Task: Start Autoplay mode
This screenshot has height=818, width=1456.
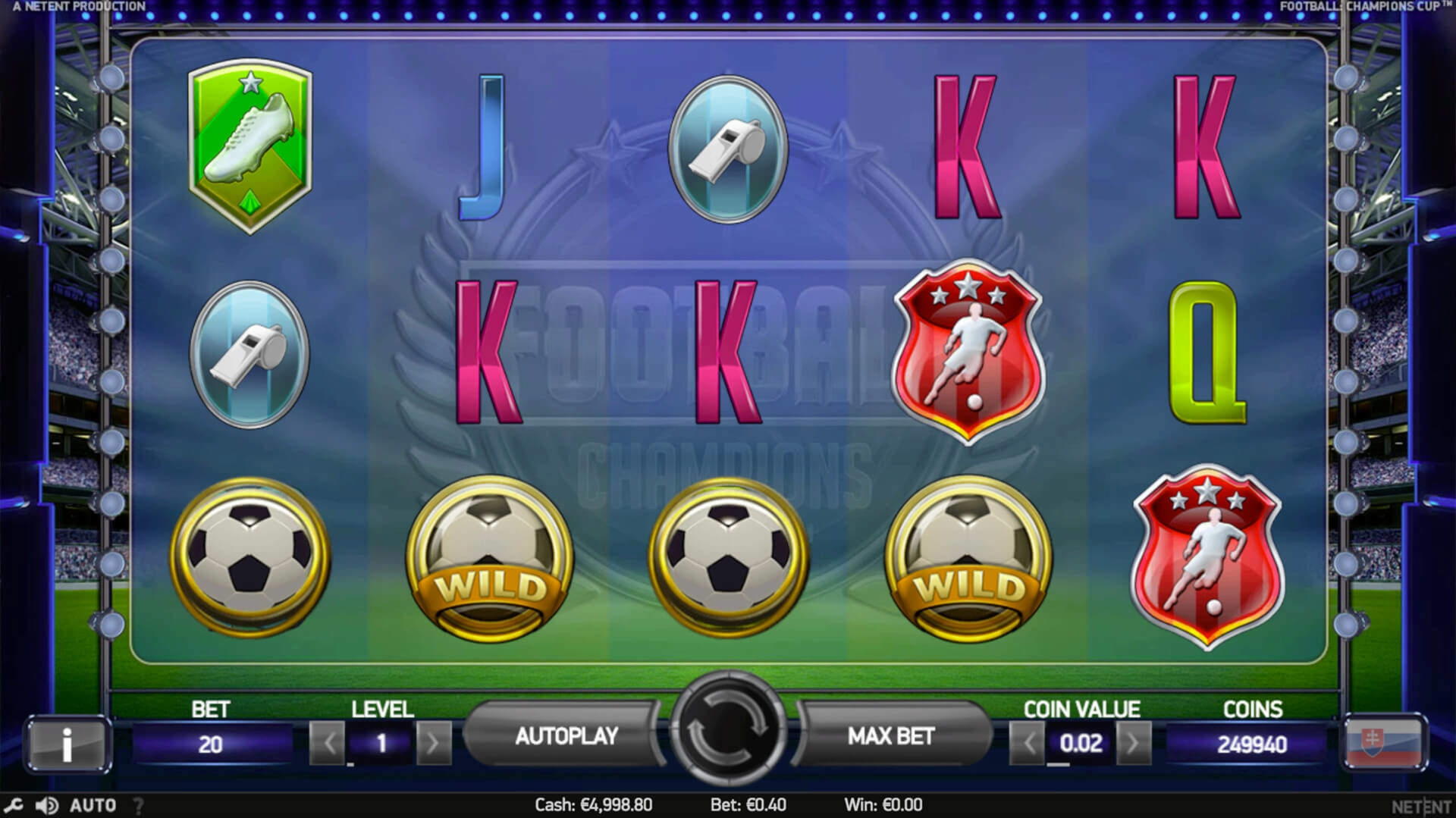Action: click(566, 736)
